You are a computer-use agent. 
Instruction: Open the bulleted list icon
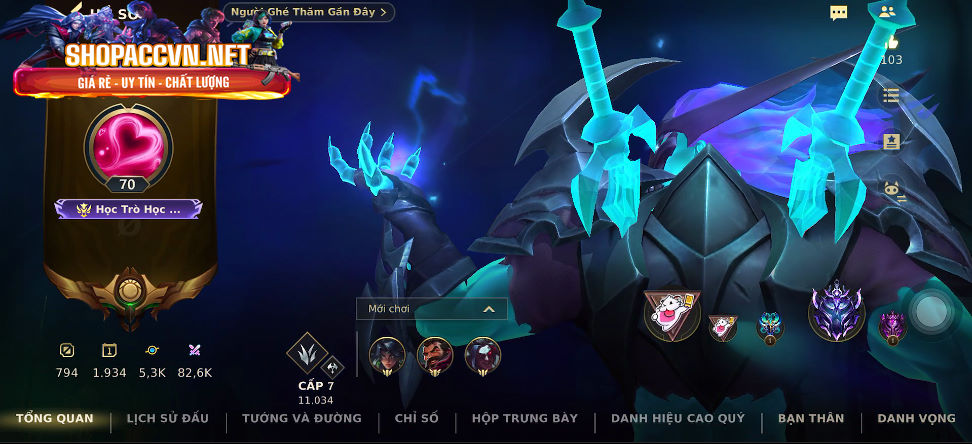pos(891,96)
